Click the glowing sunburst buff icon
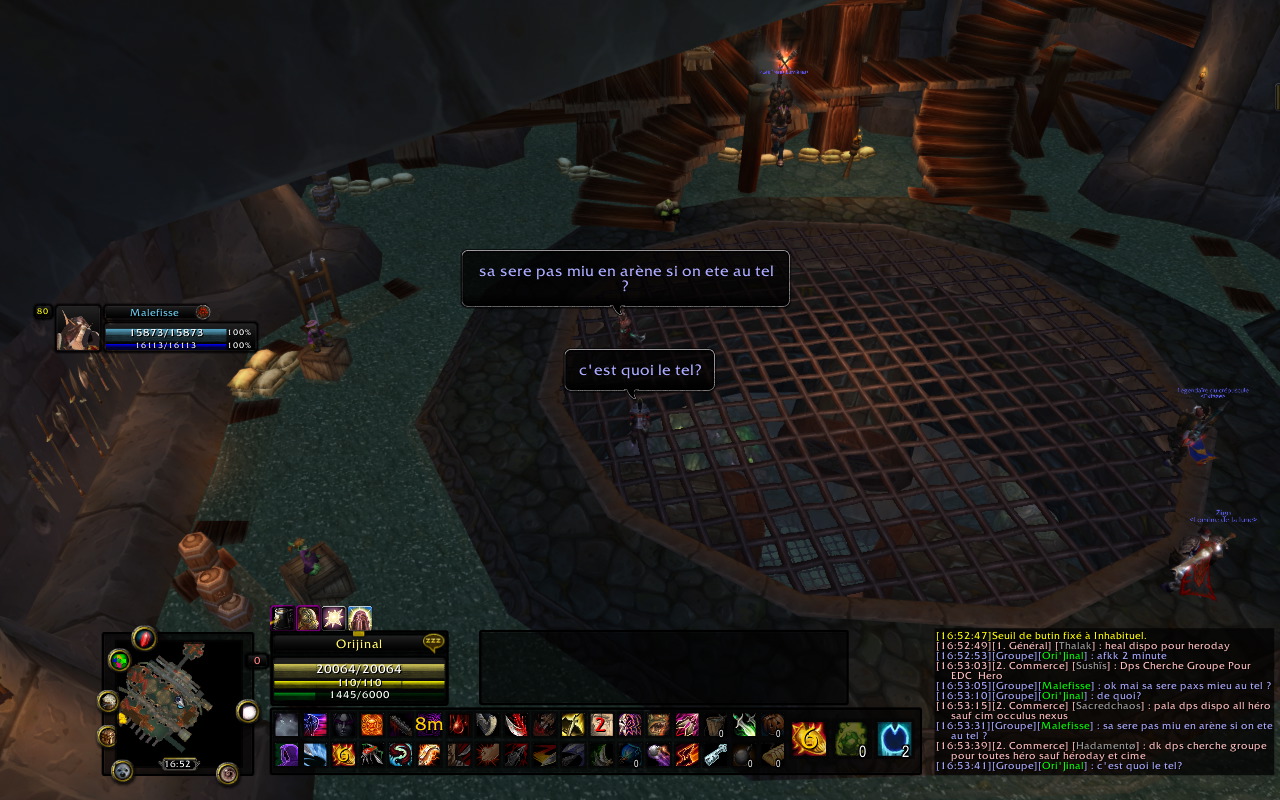 (333, 619)
